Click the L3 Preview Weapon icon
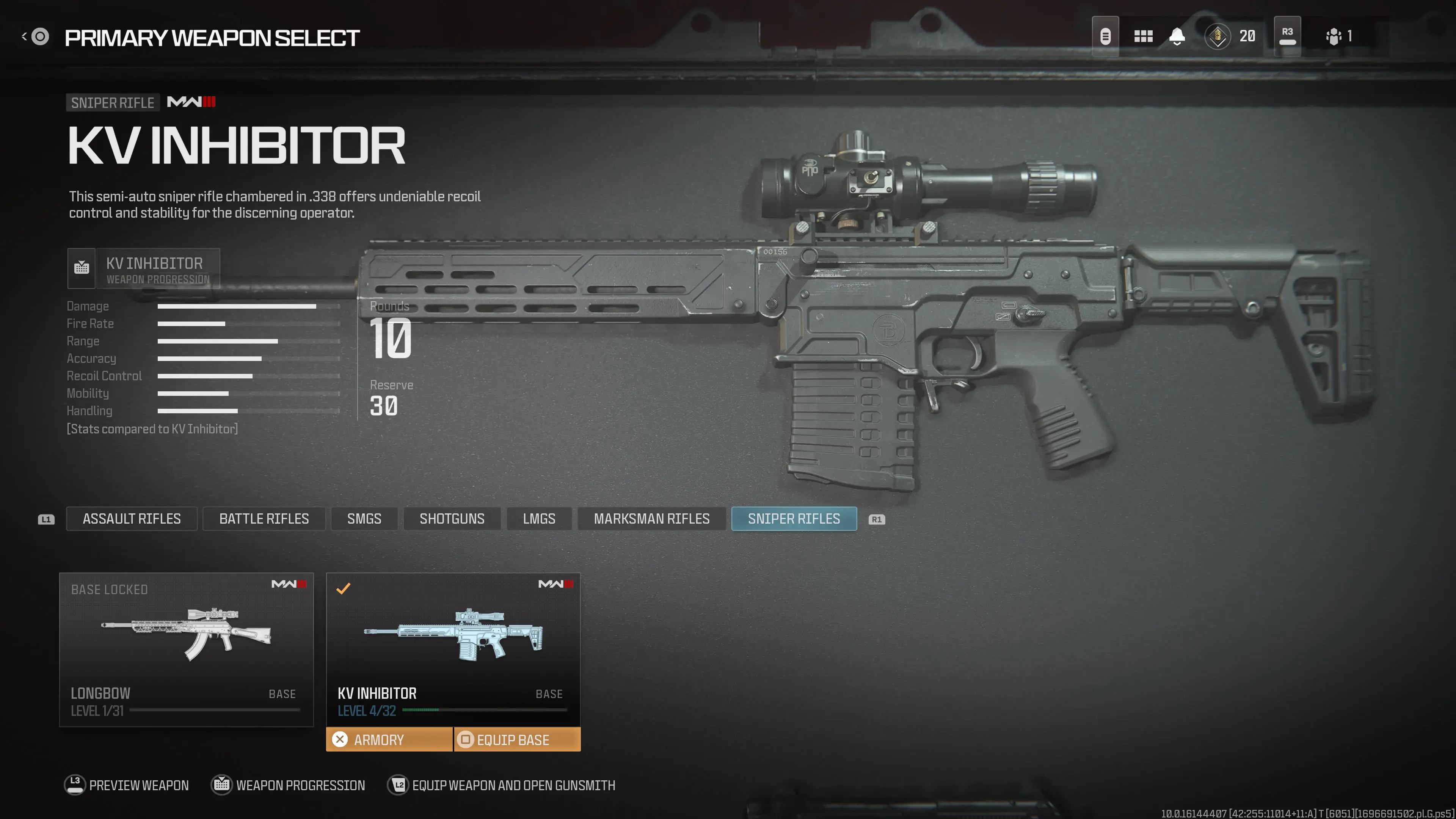This screenshot has height=819, width=1456. click(74, 784)
